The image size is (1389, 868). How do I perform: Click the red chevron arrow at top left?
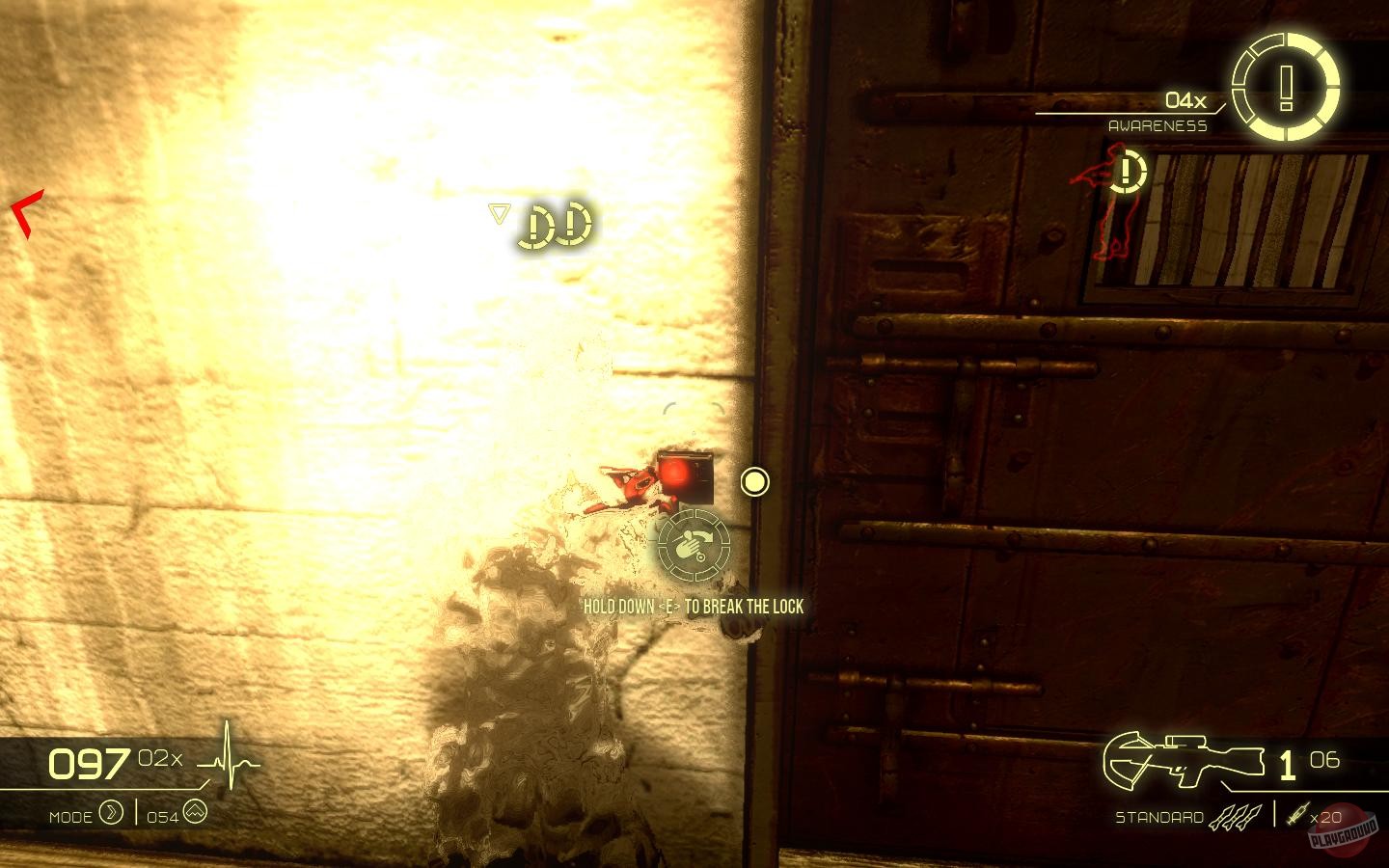24,210
